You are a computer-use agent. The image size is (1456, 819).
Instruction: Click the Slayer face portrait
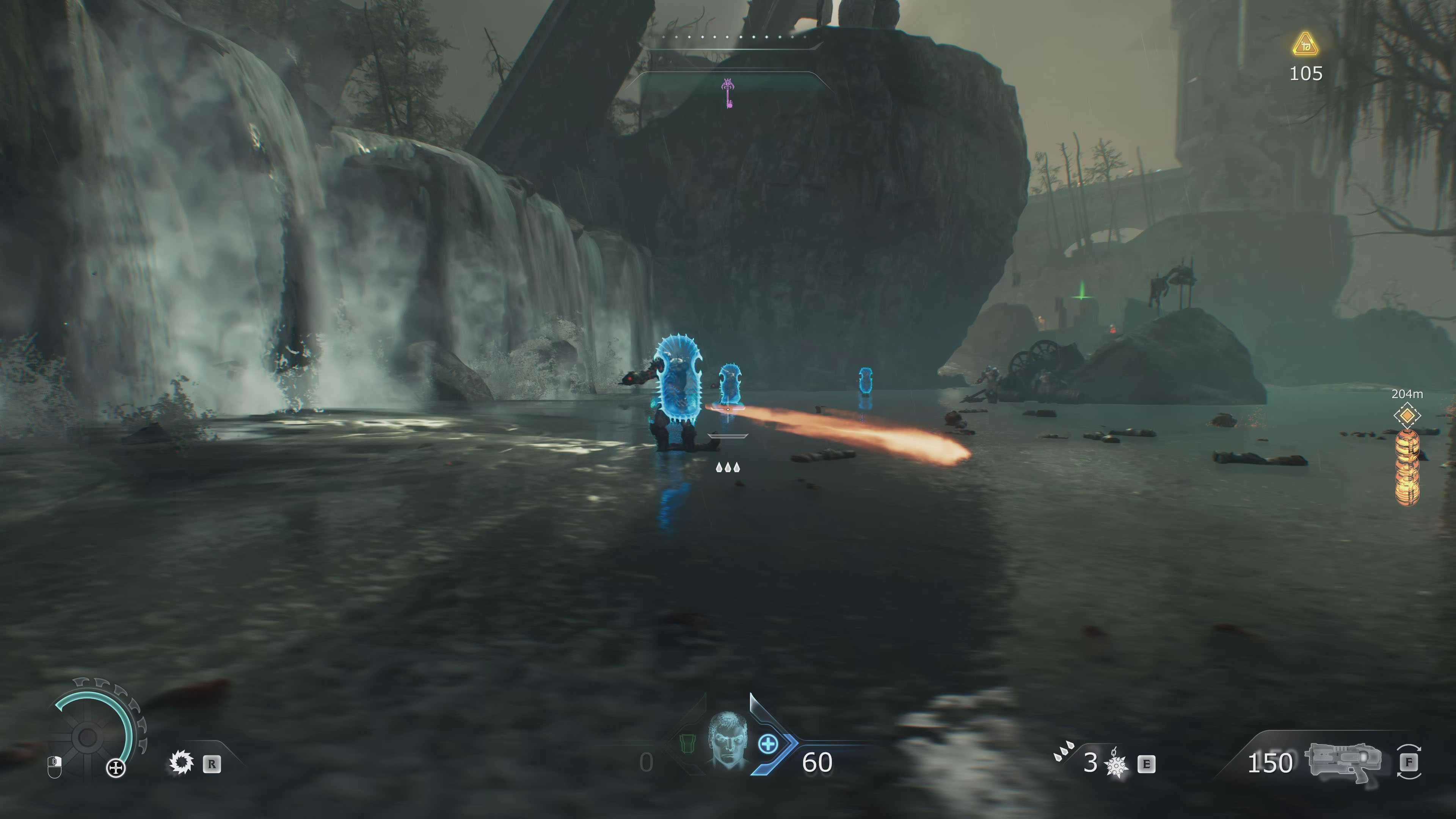tap(728, 740)
